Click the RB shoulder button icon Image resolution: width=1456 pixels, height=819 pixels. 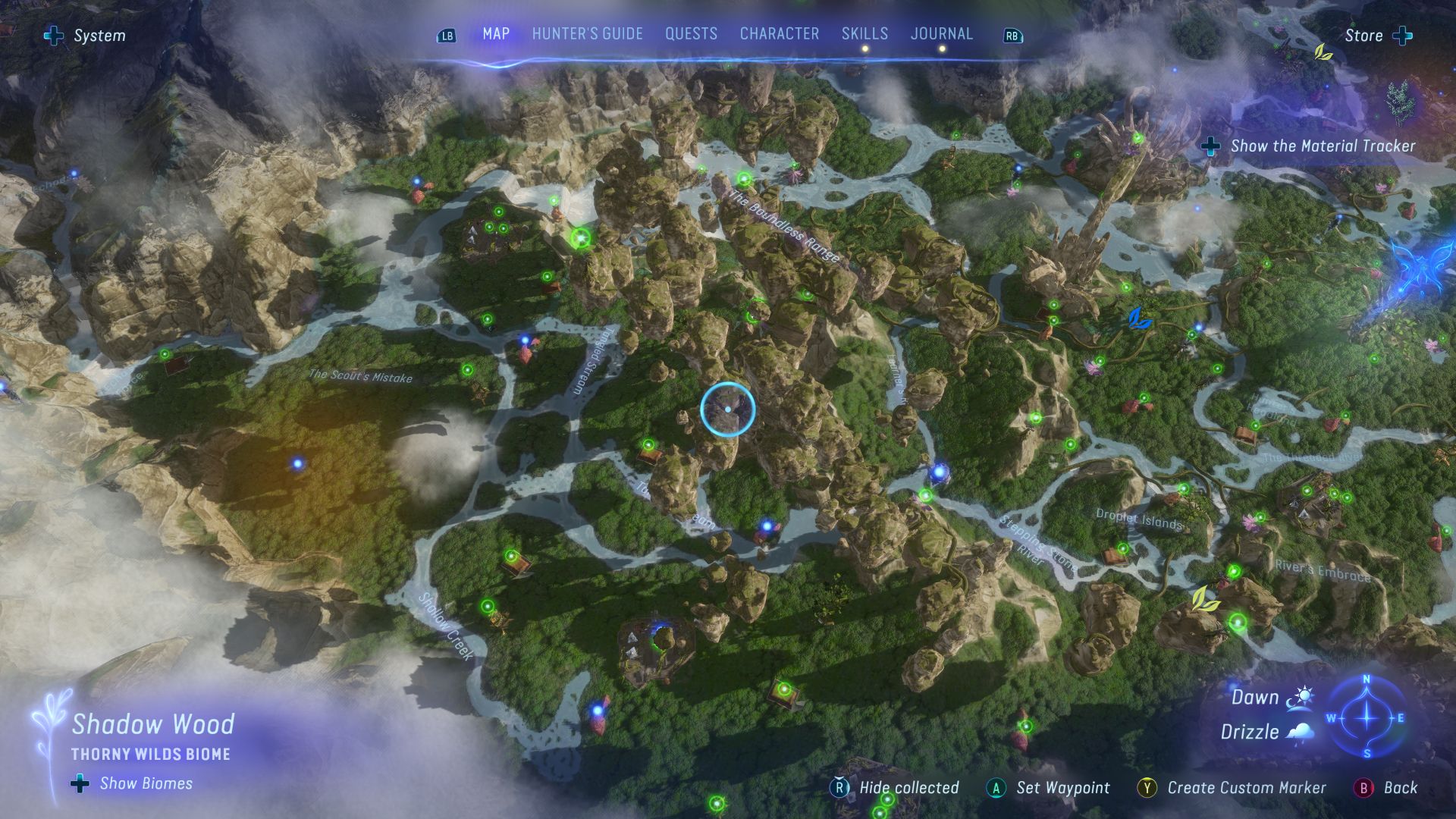pyautogui.click(x=1012, y=34)
